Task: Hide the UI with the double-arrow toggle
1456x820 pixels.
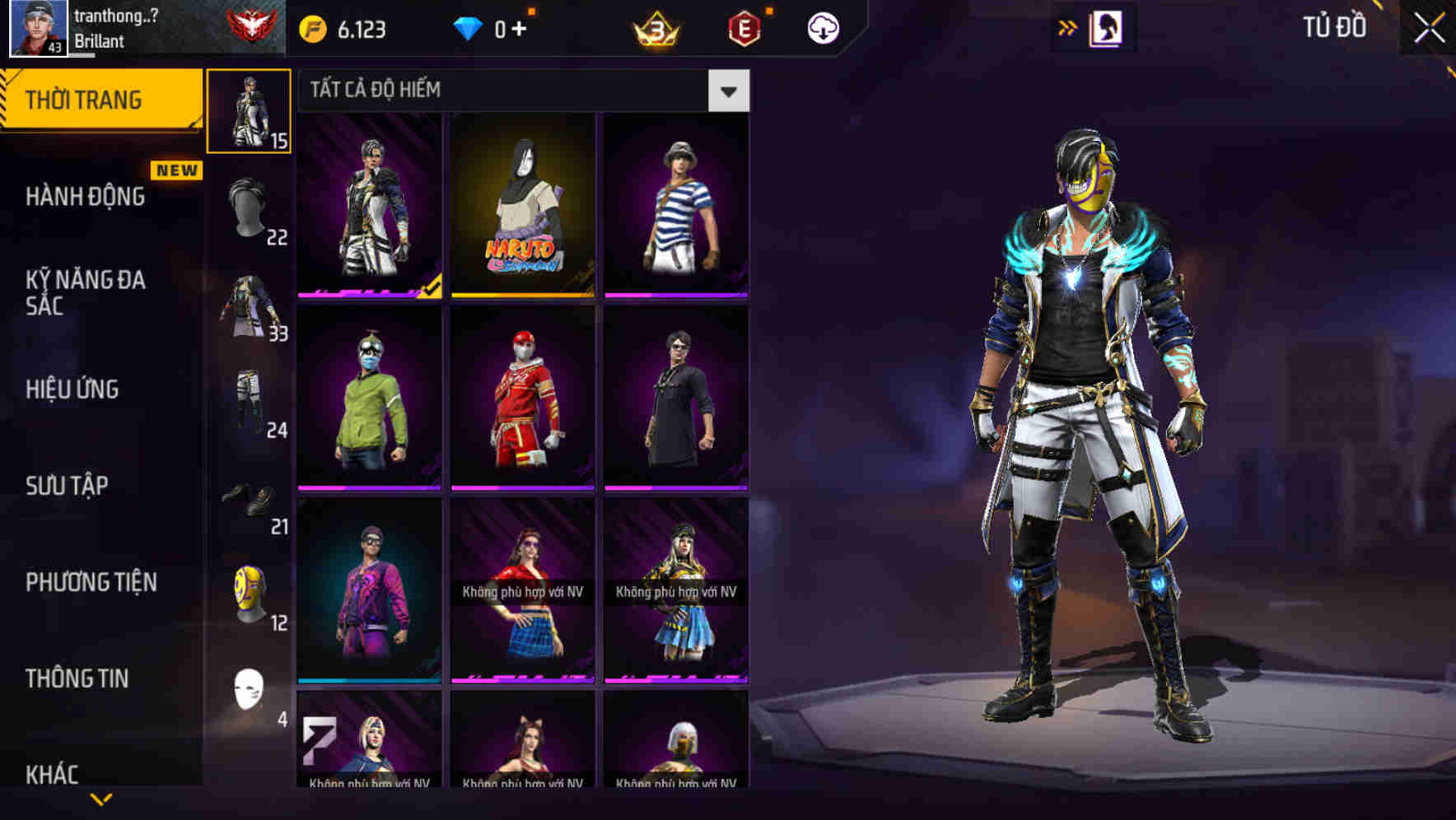Action: click(1068, 26)
